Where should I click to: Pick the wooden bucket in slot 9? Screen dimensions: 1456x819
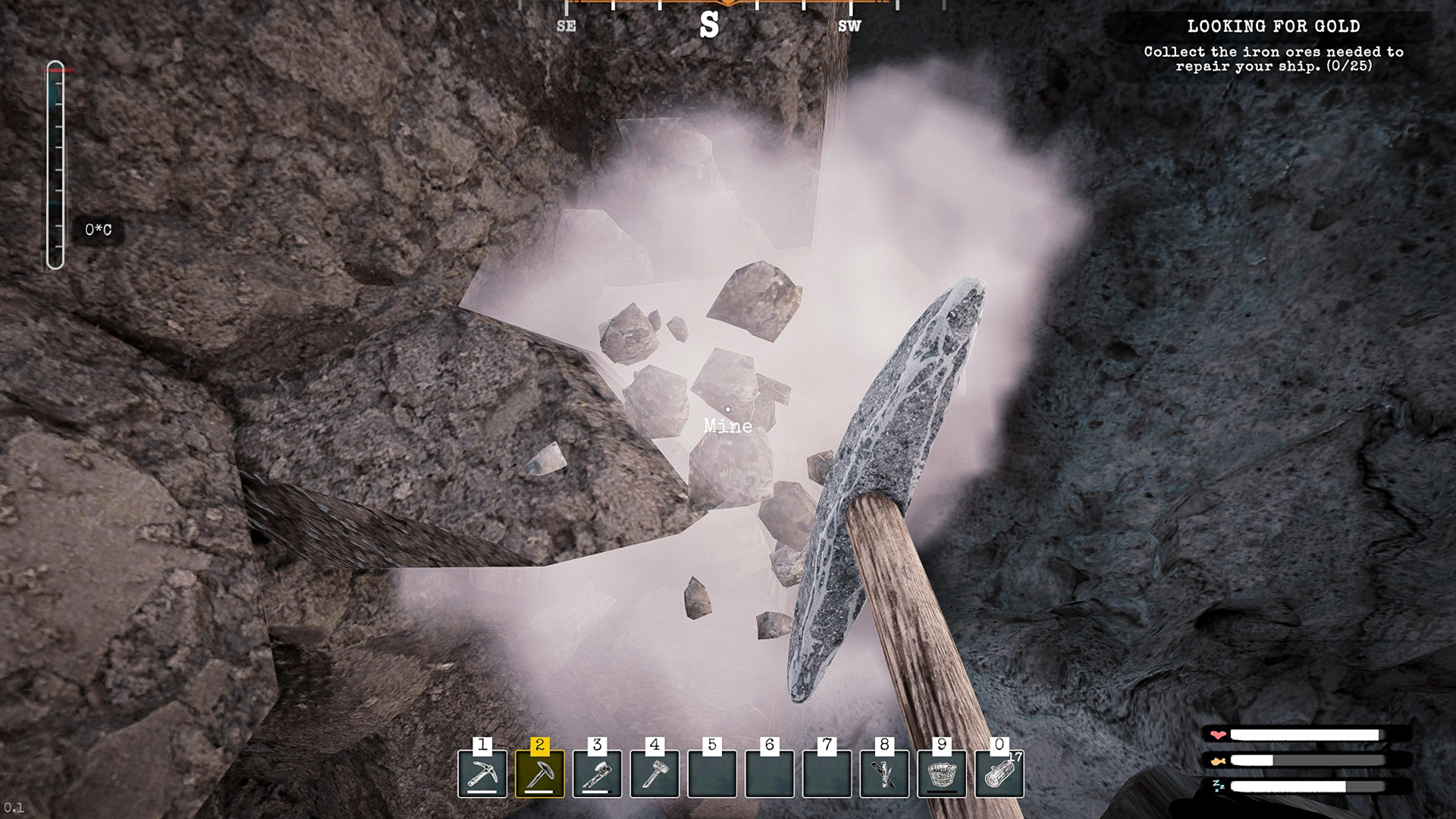[942, 773]
